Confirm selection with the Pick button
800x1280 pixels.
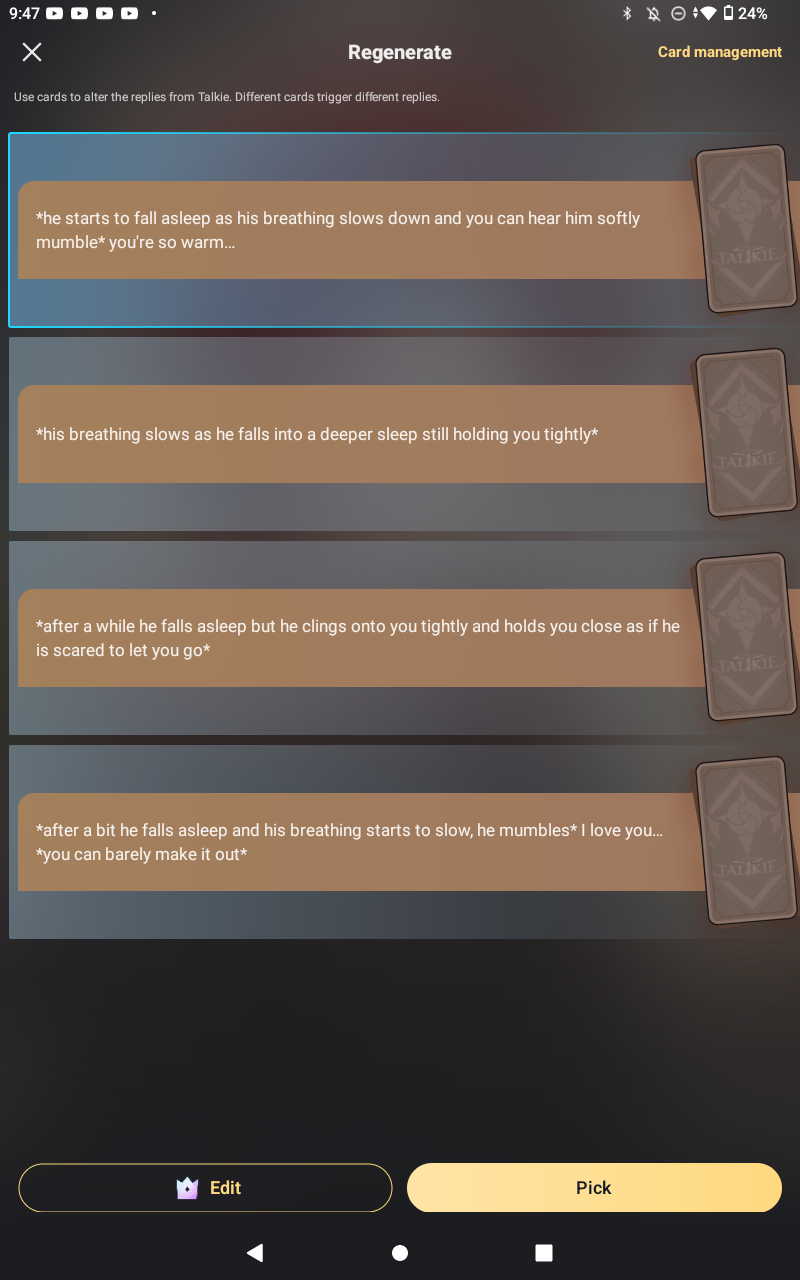594,1188
